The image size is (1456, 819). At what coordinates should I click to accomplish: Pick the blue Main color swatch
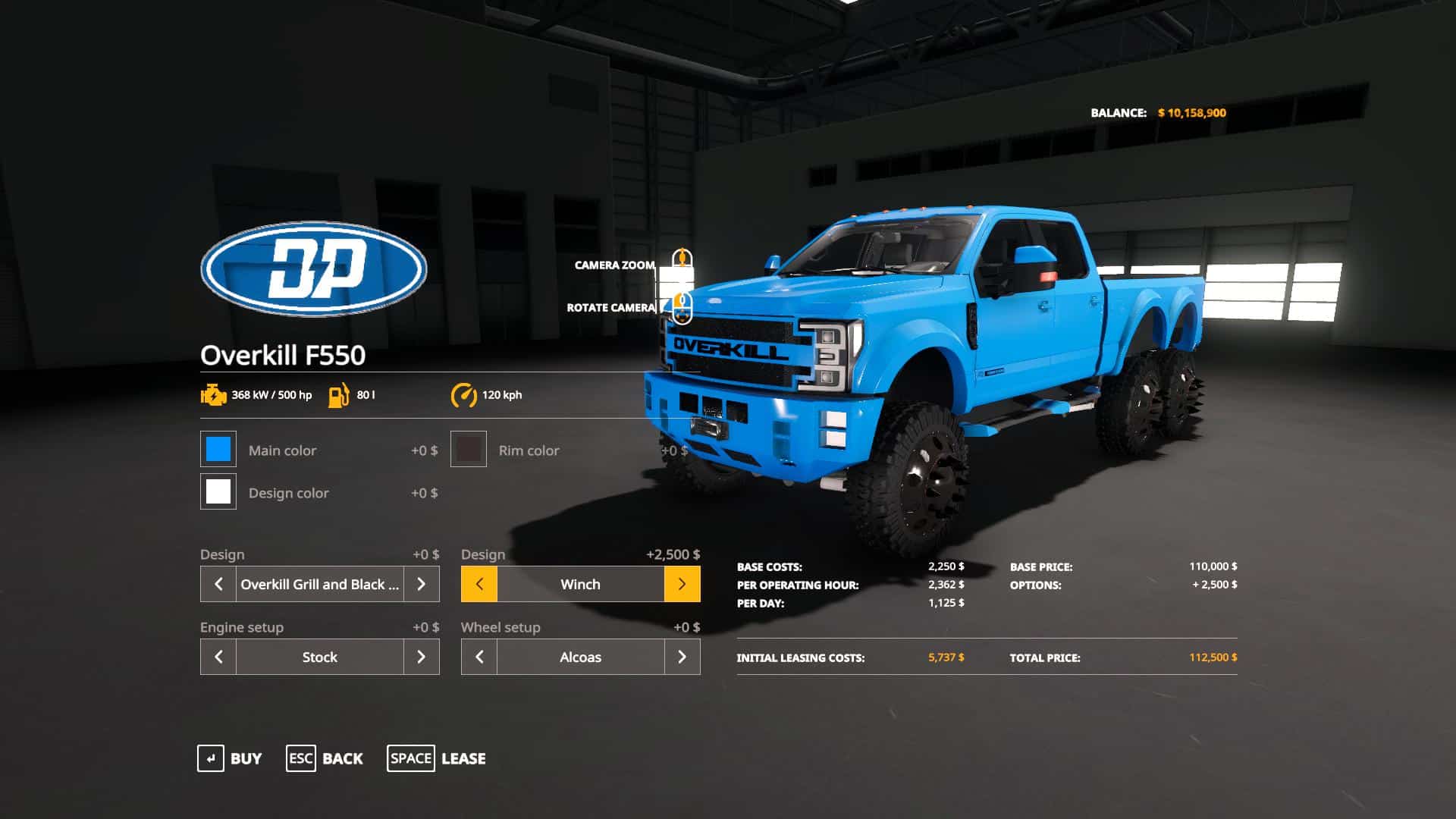218,450
